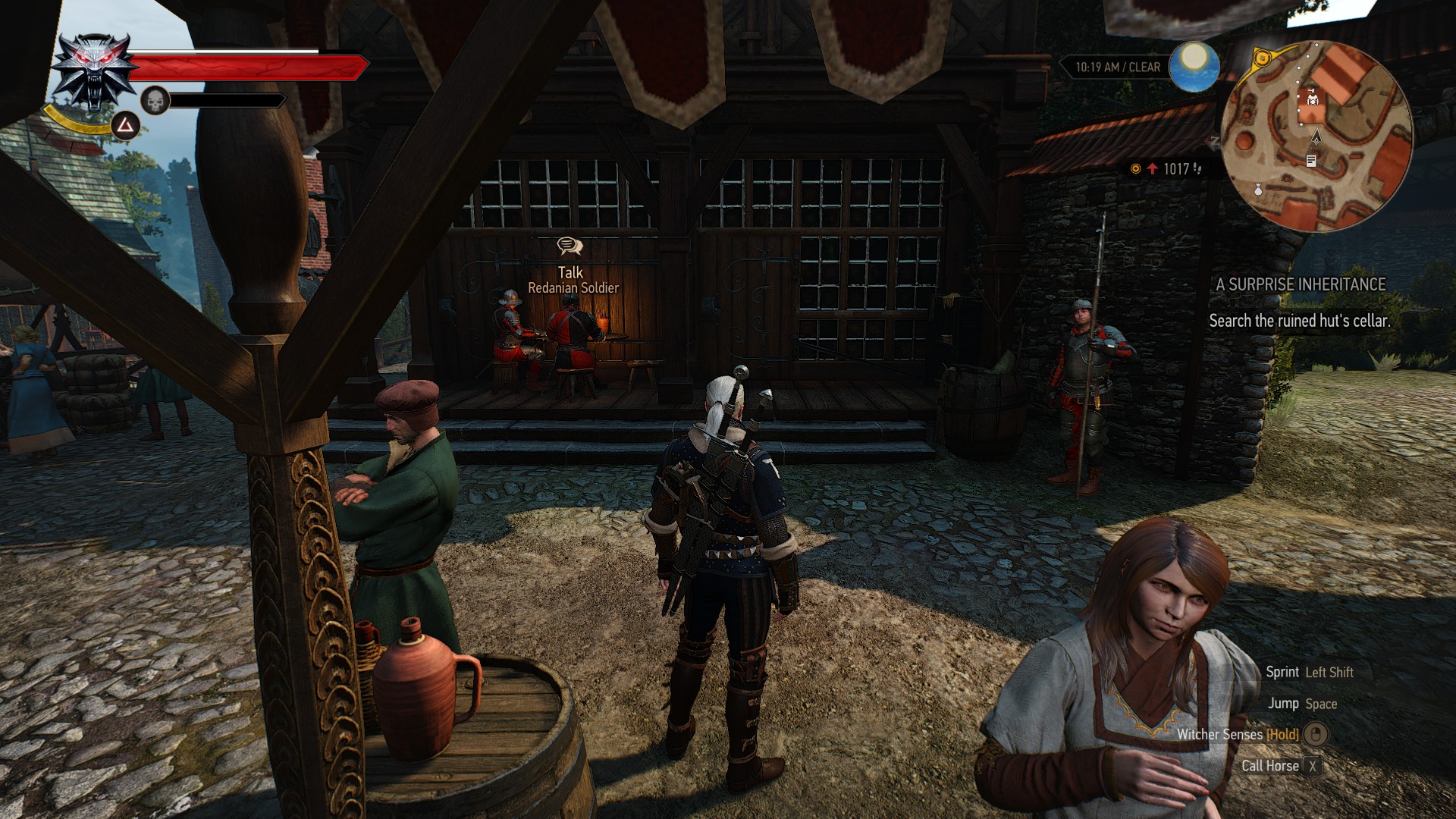The image size is (1456, 819).
Task: Click the minimap
Action: [1317, 136]
